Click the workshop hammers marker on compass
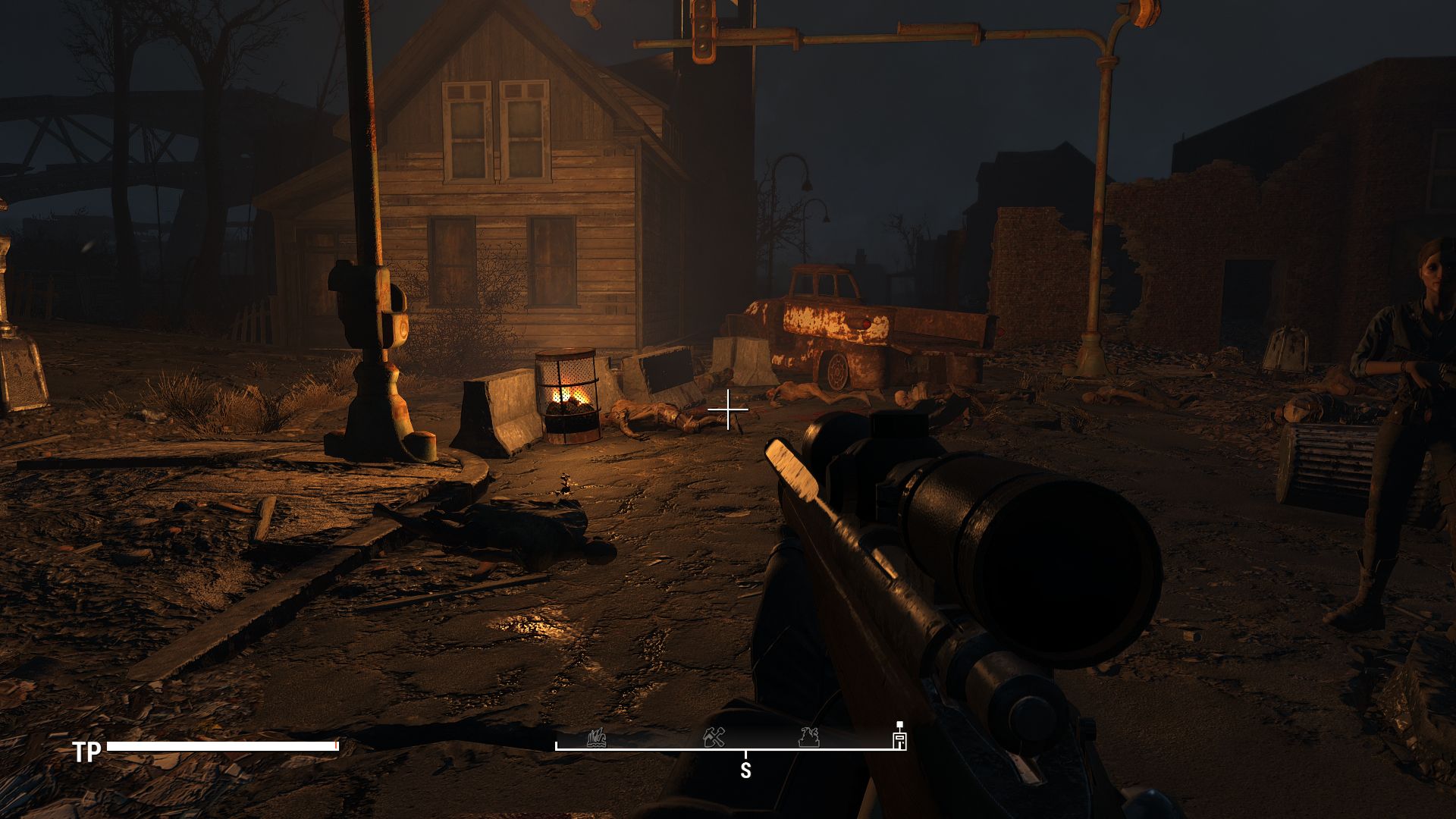The height and width of the screenshot is (819, 1456). pos(713,737)
